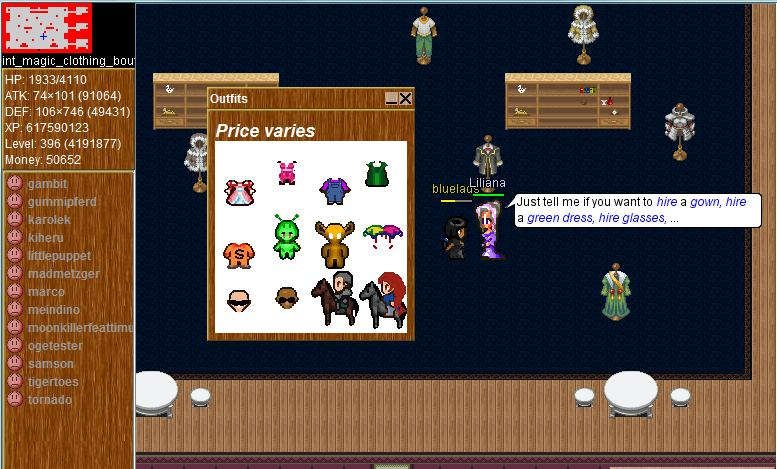777x469 pixels.
Task: Minimize the Outfits window
Action: pos(392,98)
